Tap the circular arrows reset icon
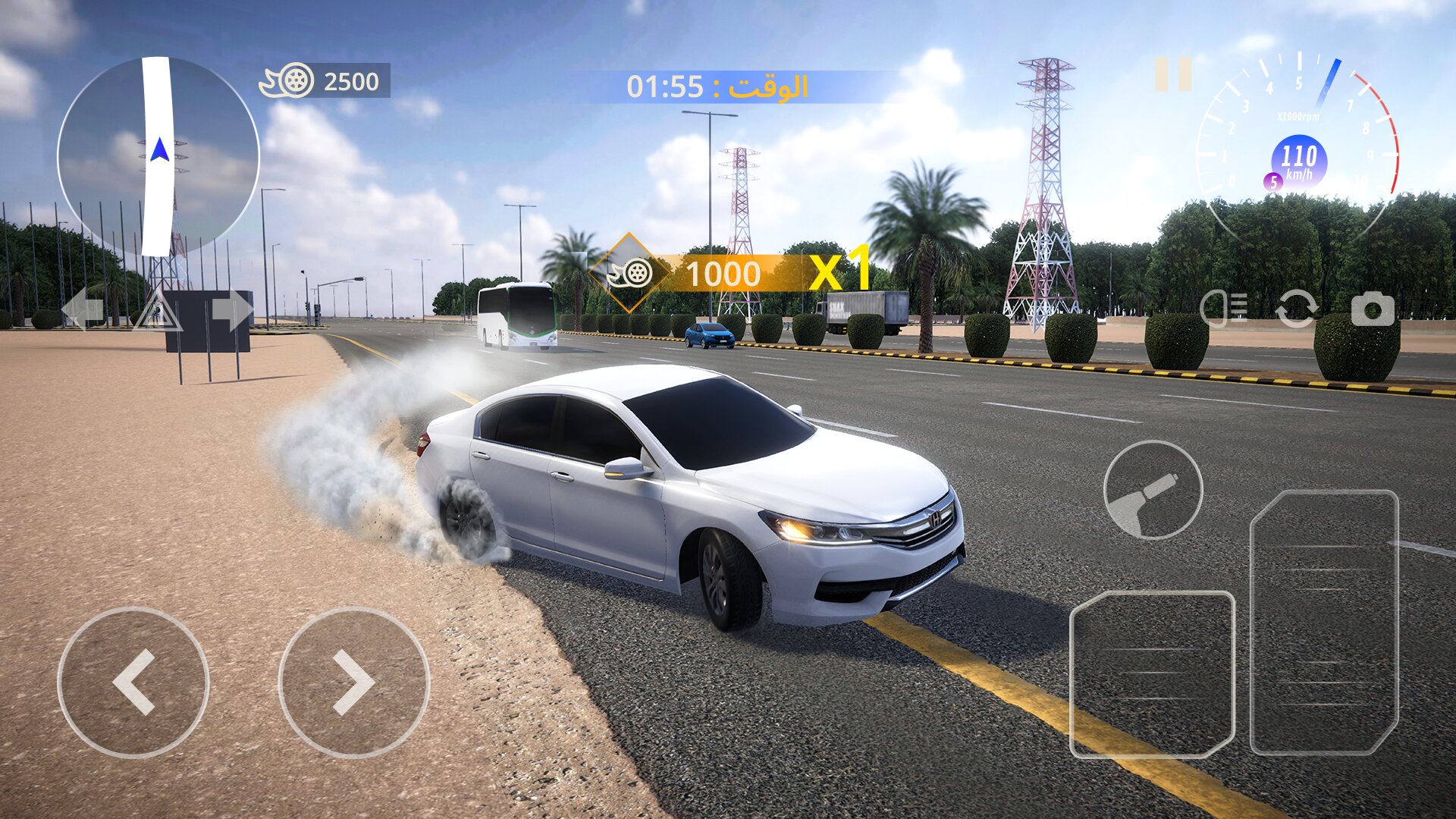 click(1296, 309)
